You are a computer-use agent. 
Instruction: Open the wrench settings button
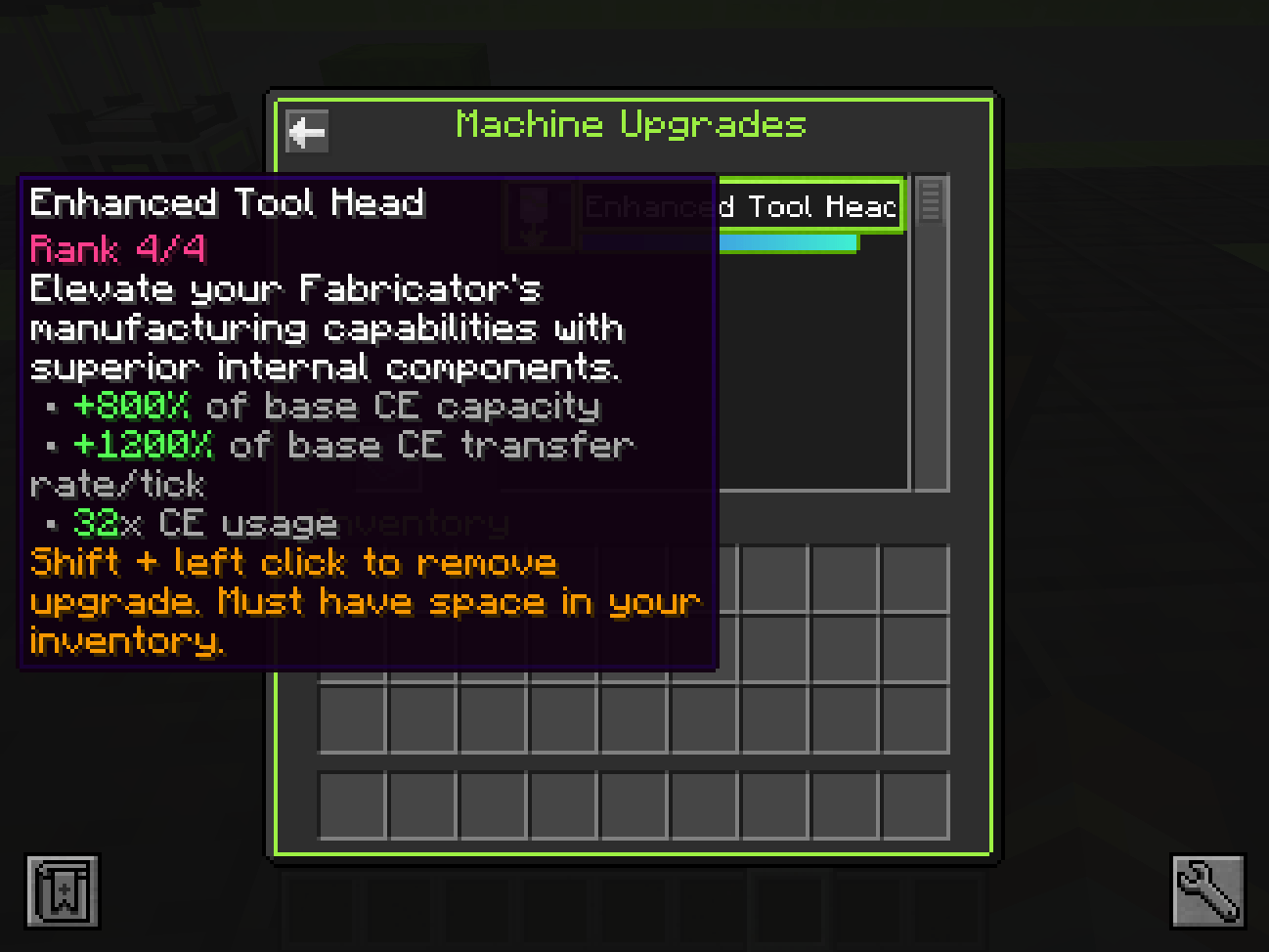1208,890
